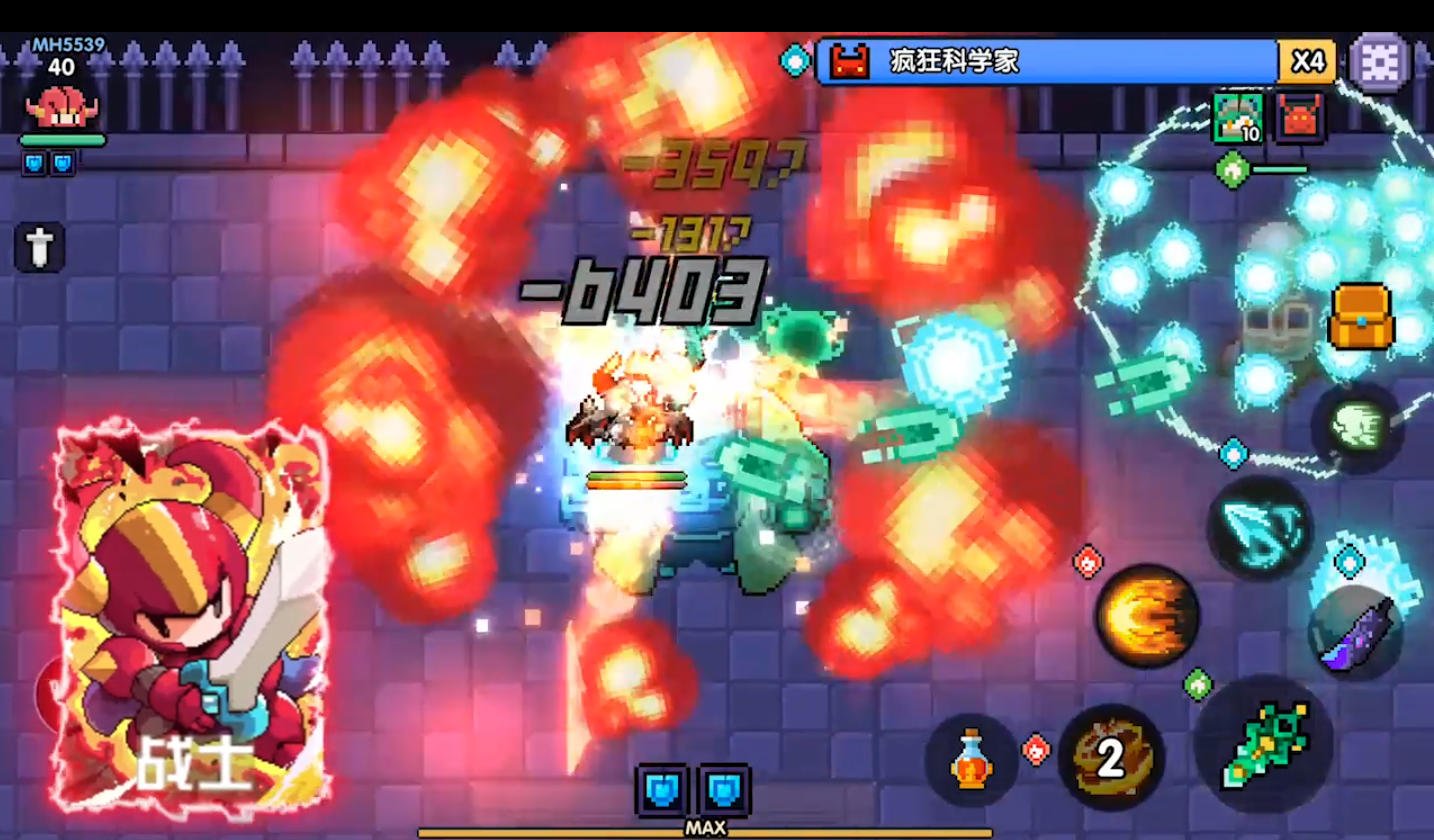
Task: Select the red demon status icon
Action: click(x=1300, y=118)
